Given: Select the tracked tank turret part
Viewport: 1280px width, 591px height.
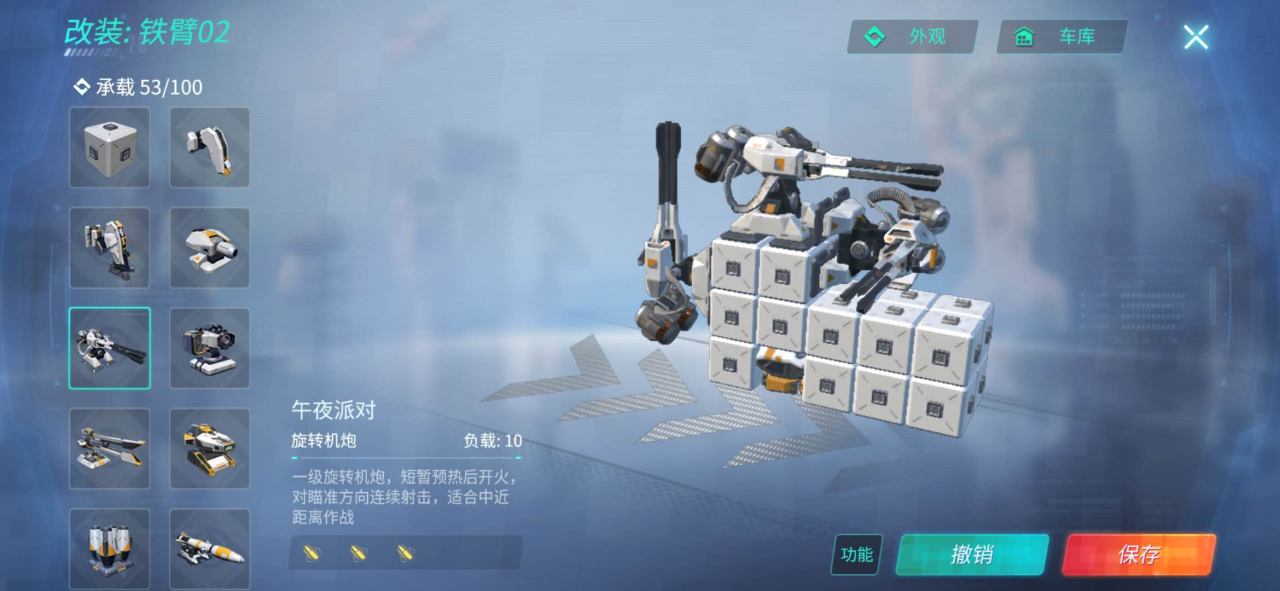Looking at the screenshot, I should (210, 448).
